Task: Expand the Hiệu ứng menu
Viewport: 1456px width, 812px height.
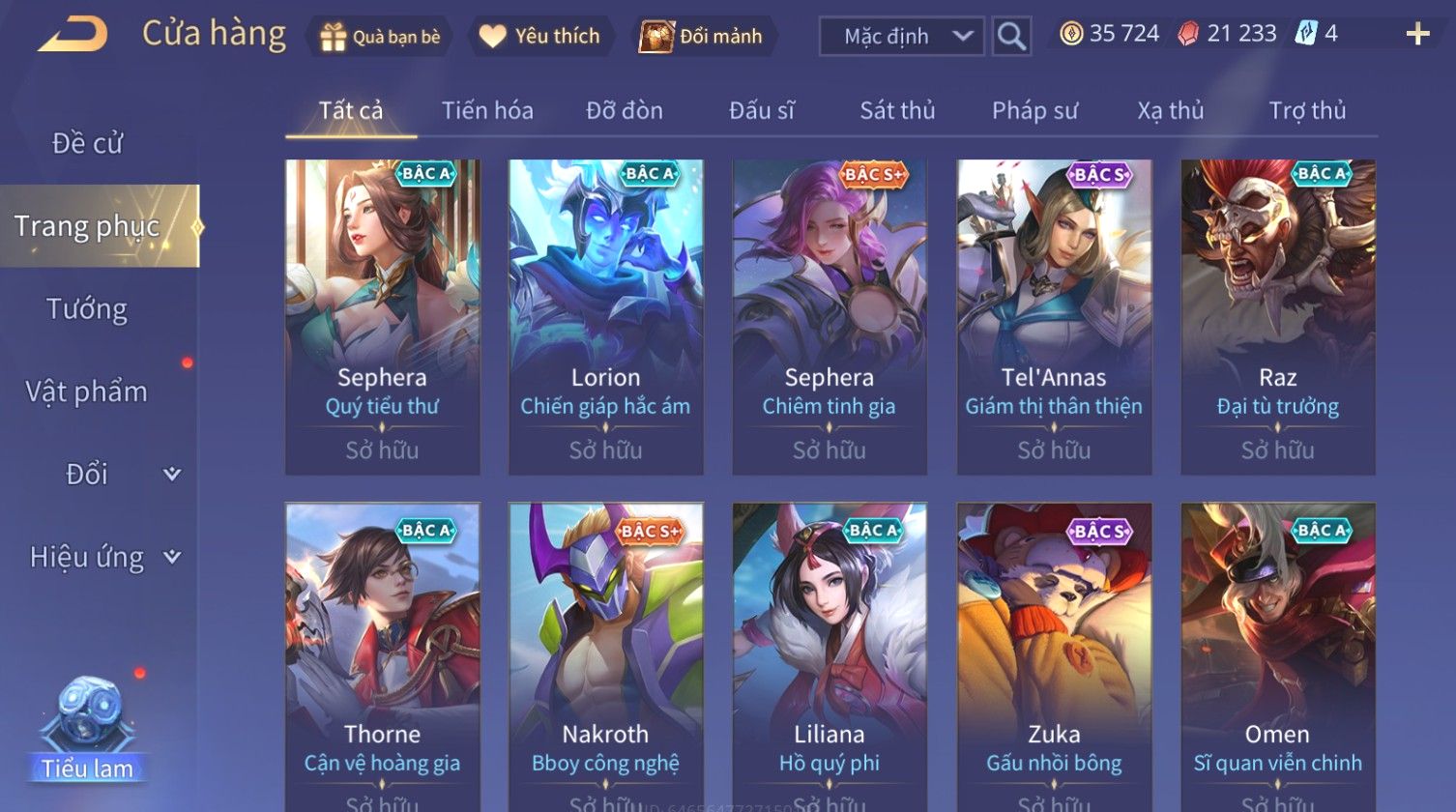Action: (x=102, y=557)
